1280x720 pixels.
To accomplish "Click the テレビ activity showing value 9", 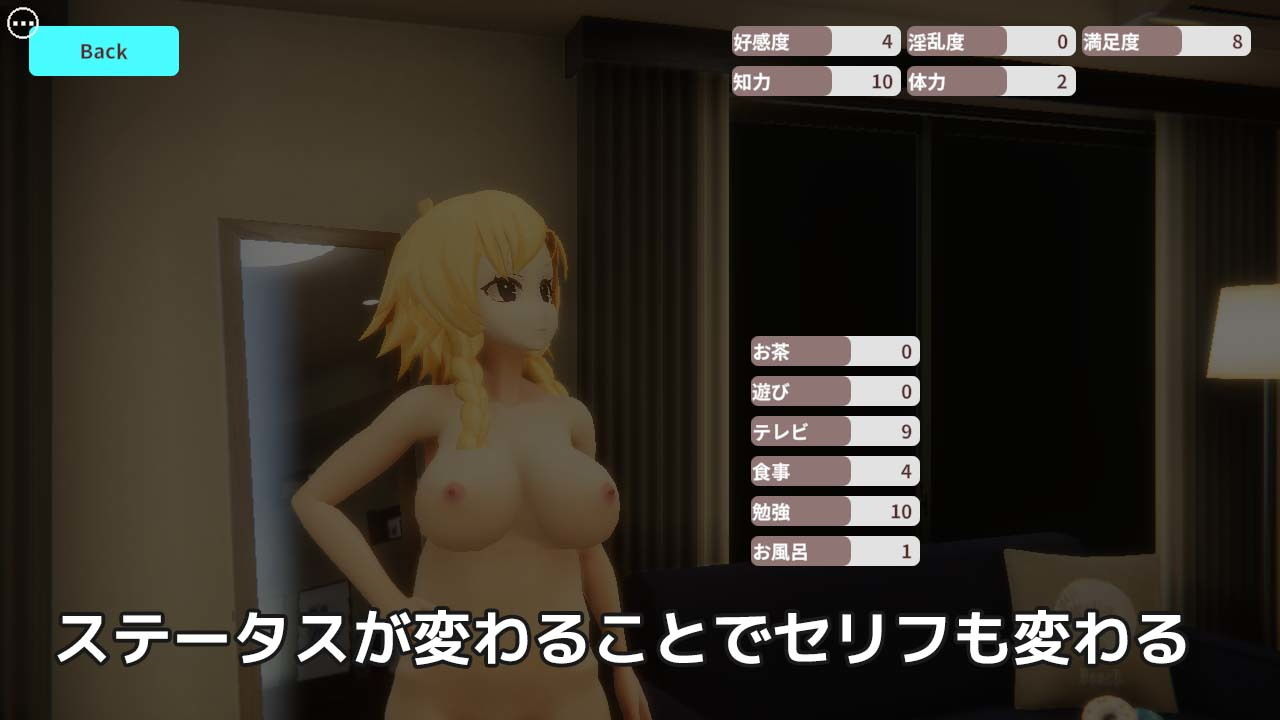I will [835, 431].
